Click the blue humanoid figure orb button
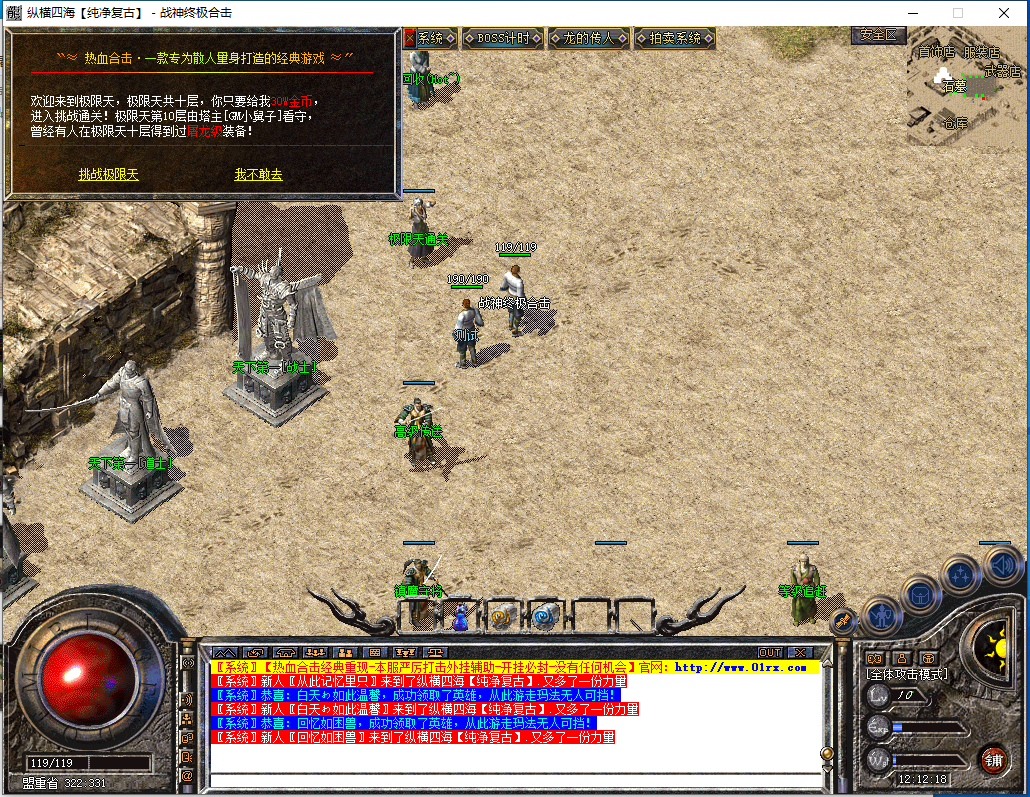Screen dimensions: 1030x797 click(x=882, y=613)
